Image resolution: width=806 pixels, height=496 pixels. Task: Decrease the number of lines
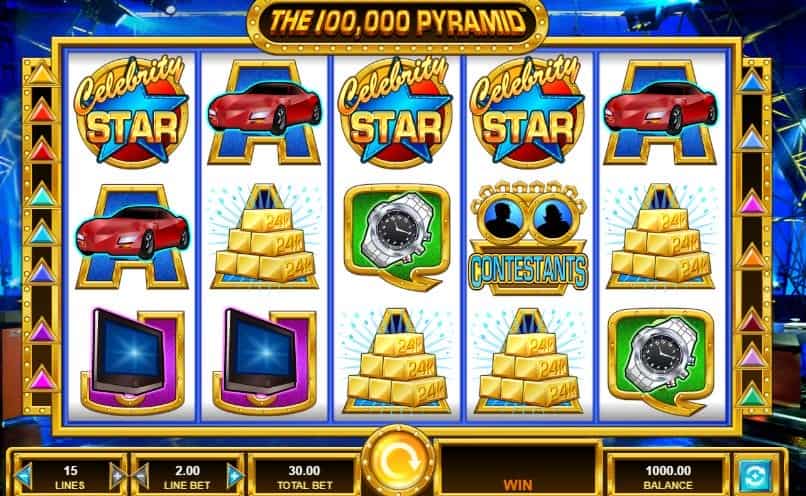click(x=23, y=475)
